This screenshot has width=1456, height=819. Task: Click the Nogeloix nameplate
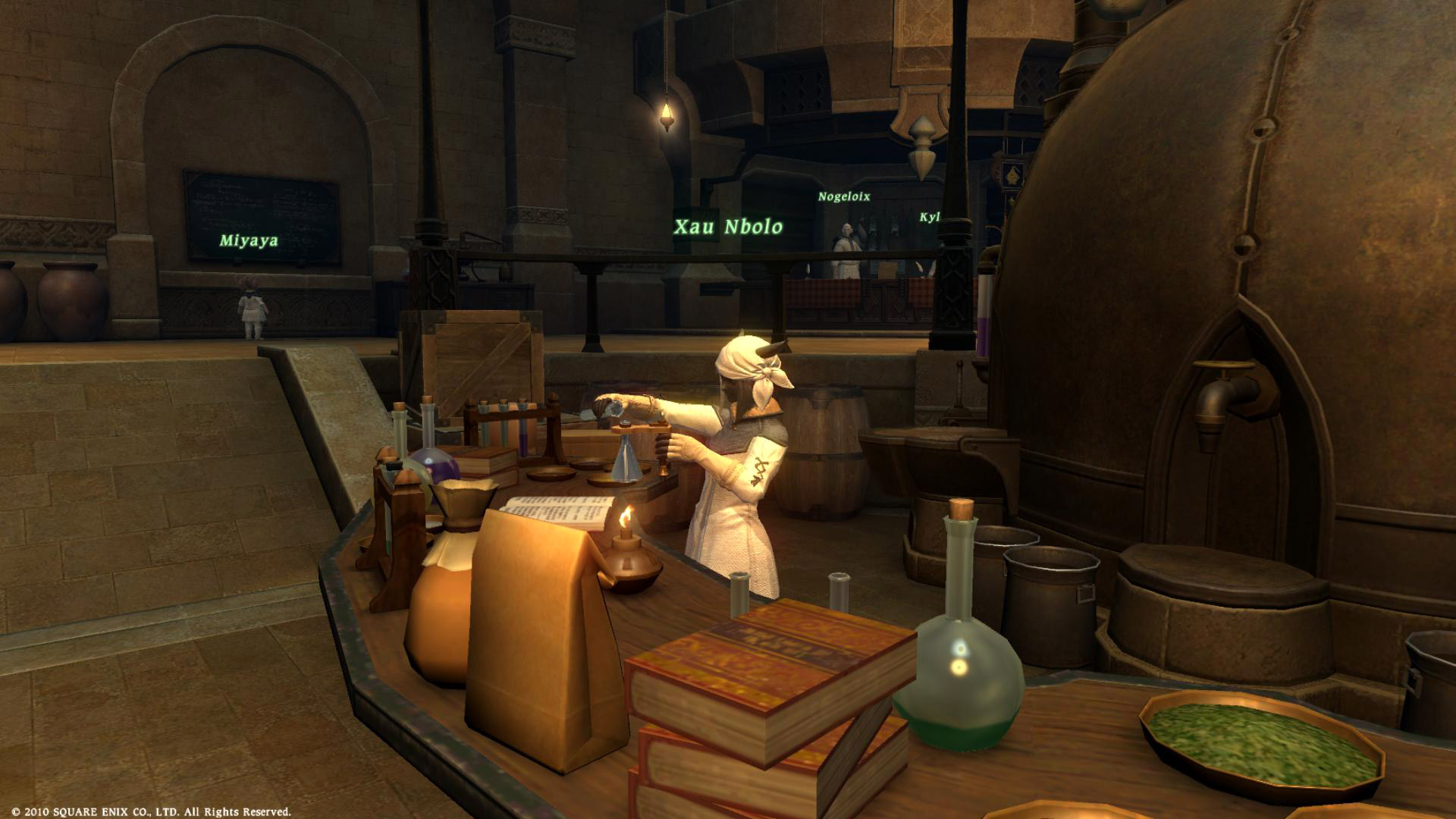point(843,196)
